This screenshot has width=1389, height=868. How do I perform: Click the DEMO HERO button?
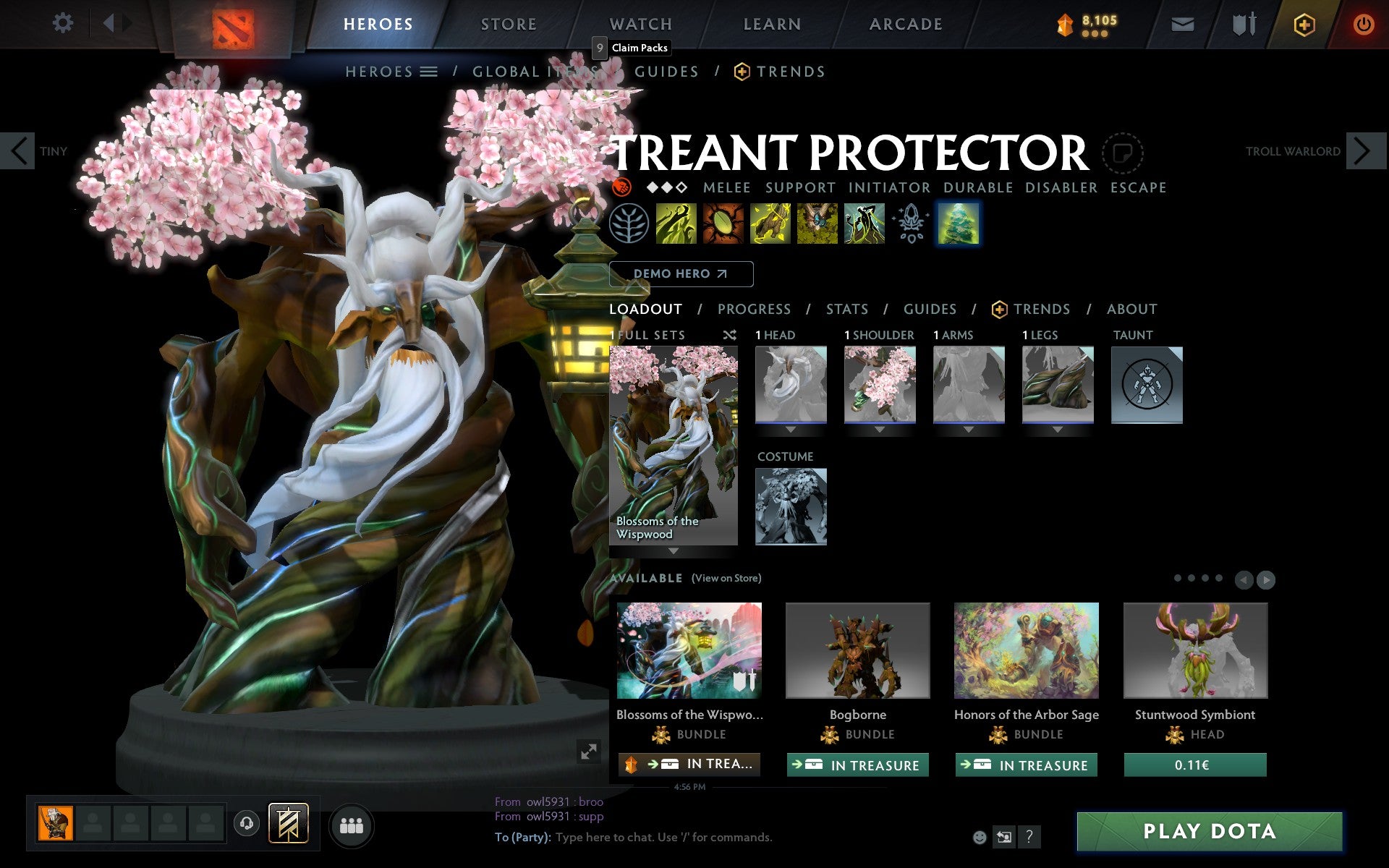point(681,274)
